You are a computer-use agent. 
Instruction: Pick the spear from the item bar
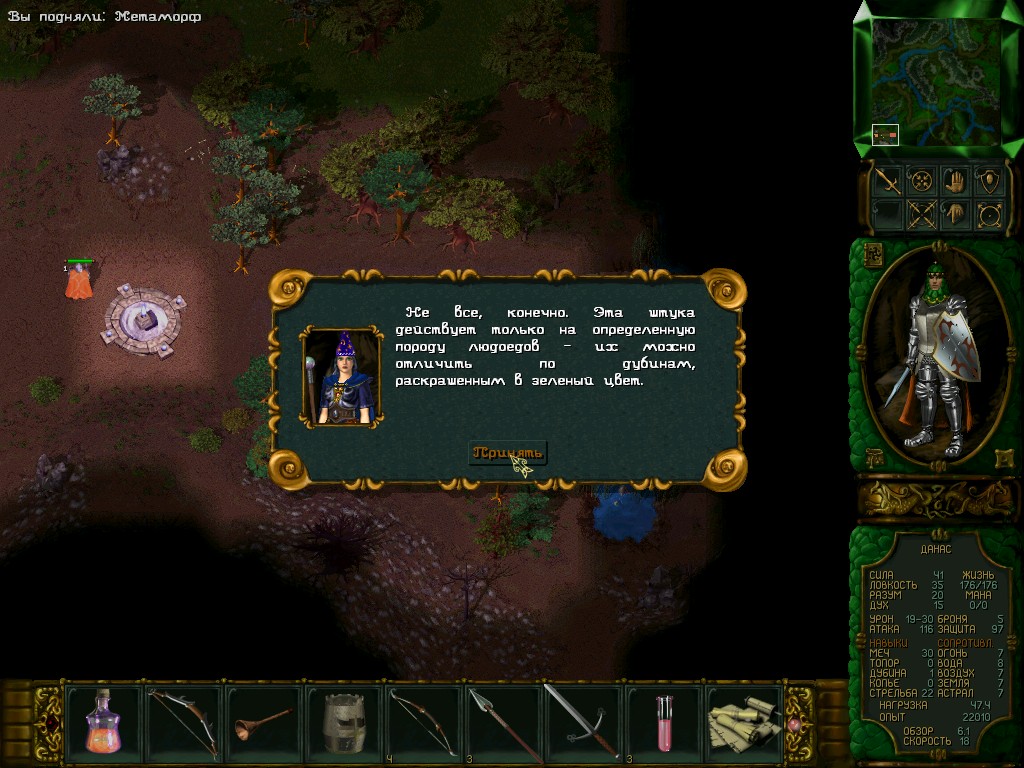[503, 720]
